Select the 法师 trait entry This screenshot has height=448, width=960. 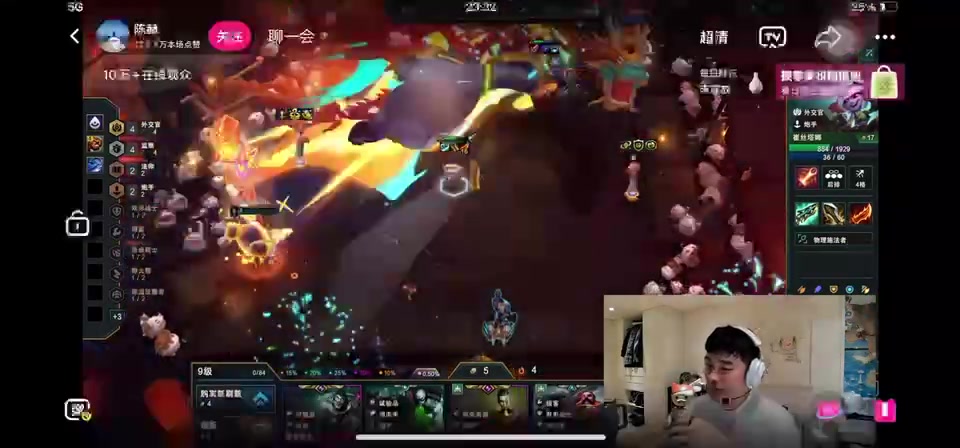point(138,168)
